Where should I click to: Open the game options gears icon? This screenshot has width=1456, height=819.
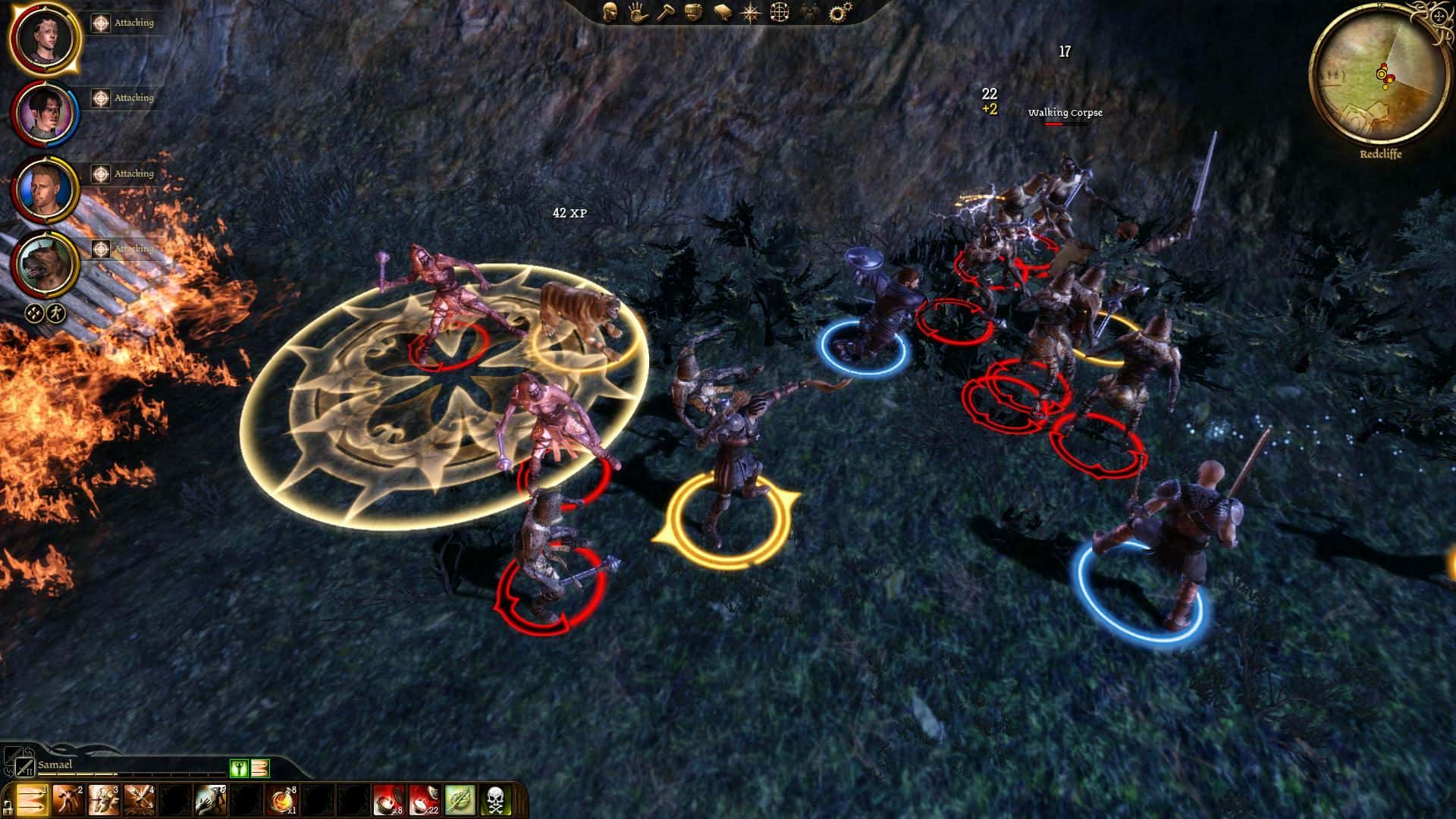click(x=839, y=12)
